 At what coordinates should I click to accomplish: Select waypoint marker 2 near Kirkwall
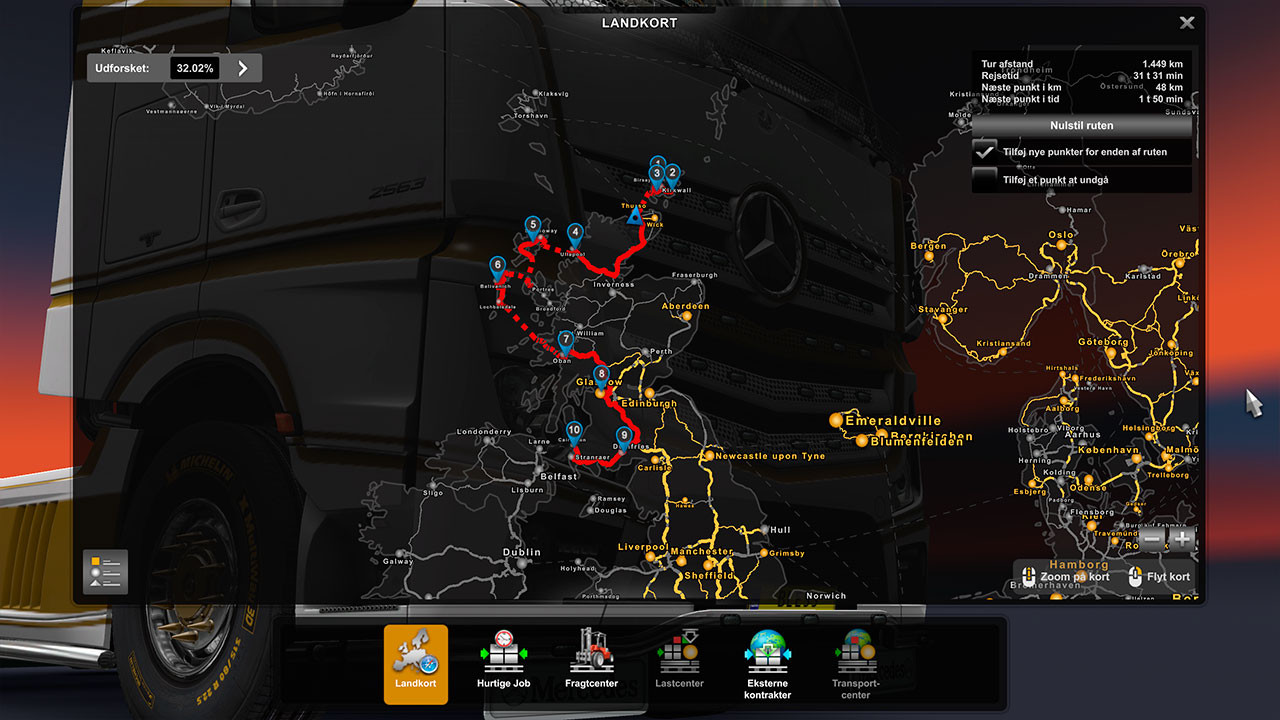[x=671, y=174]
